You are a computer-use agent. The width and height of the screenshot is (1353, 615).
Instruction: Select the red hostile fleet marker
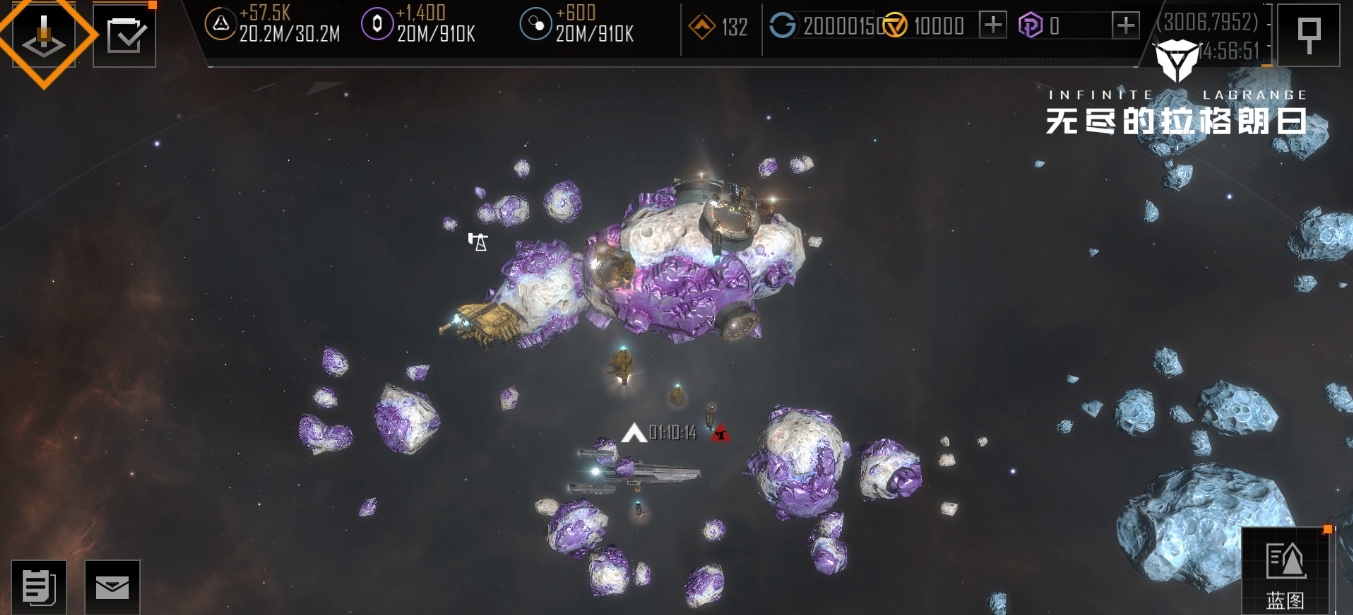(719, 433)
